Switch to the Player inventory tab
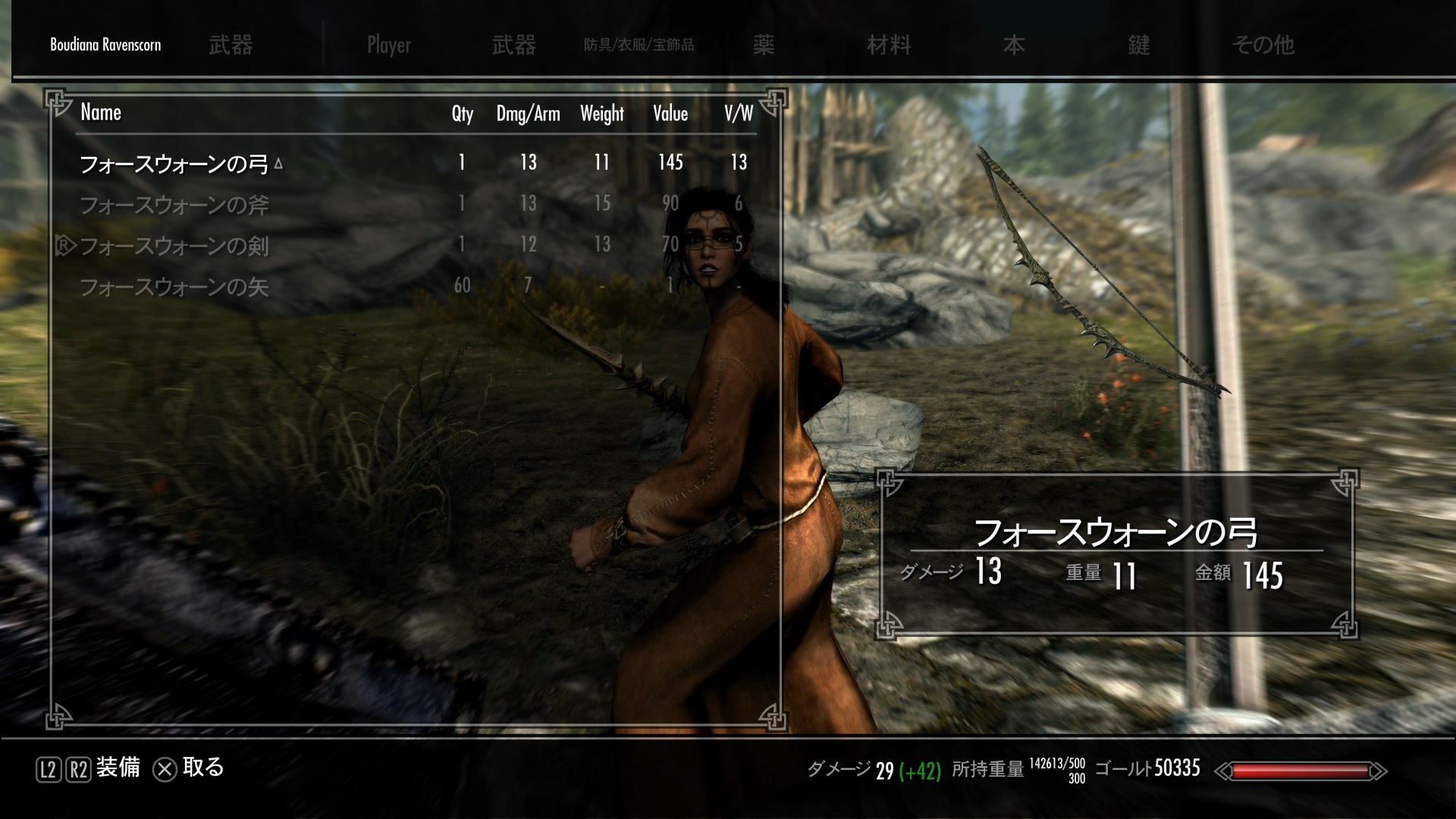 pos(389,45)
